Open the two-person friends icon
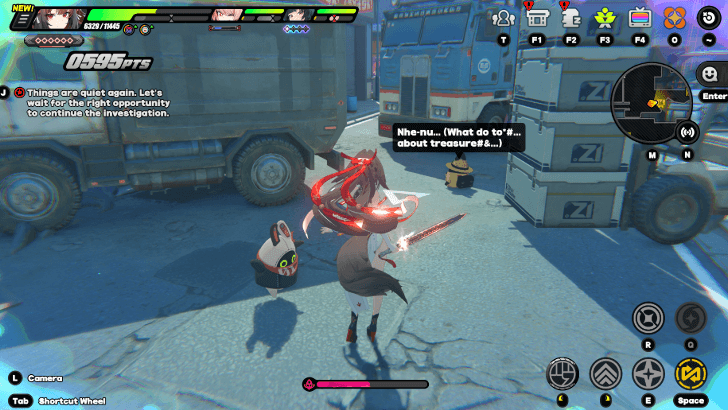The height and width of the screenshot is (410, 728). tap(503, 18)
